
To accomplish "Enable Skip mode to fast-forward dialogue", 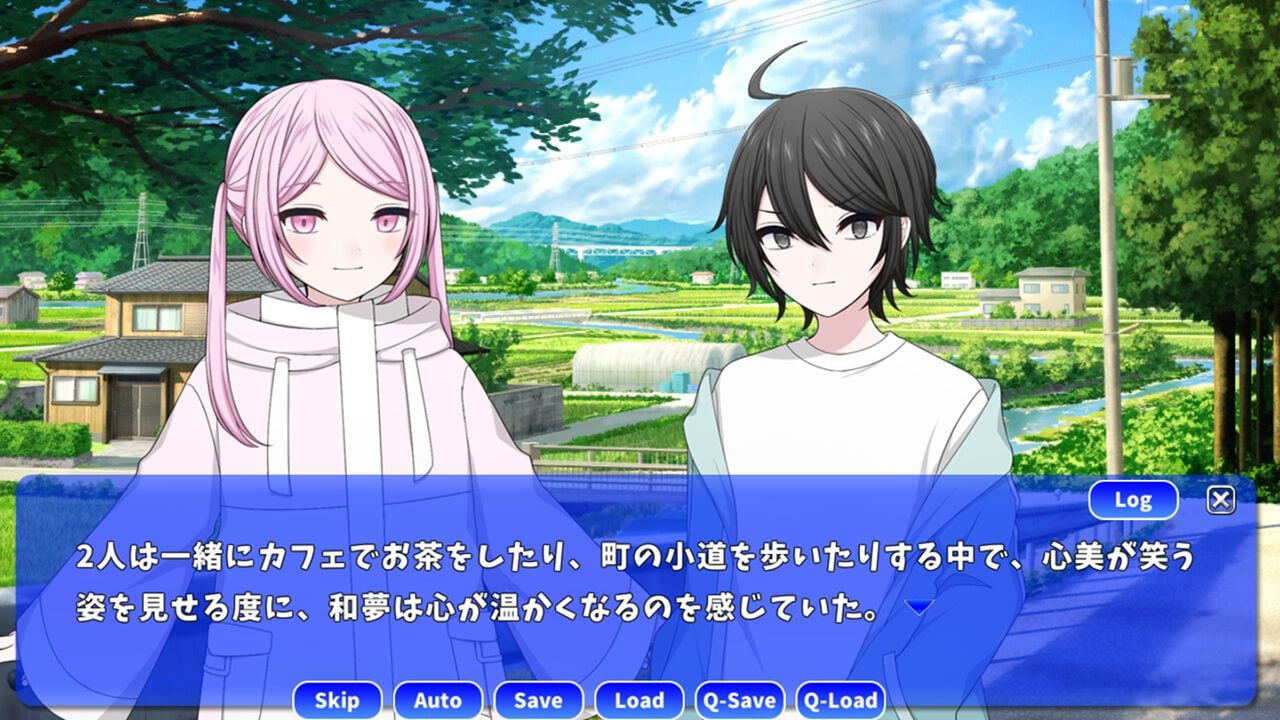I will click(337, 701).
